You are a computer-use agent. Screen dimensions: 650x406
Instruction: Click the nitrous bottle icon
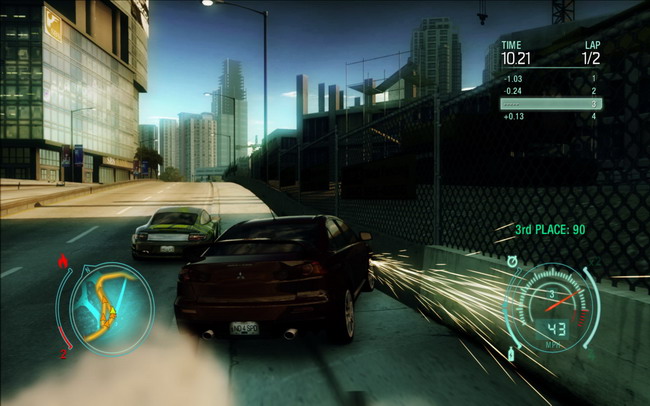pos(512,354)
